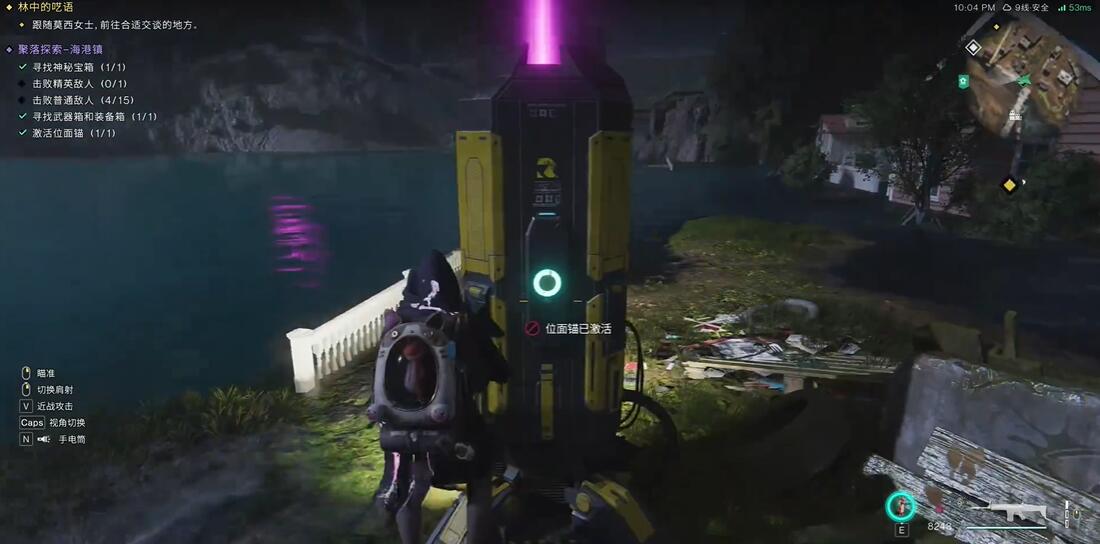Image resolution: width=1100 pixels, height=544 pixels.
Task: Click the 击败精英敌人 objective entry
Action: (80, 84)
